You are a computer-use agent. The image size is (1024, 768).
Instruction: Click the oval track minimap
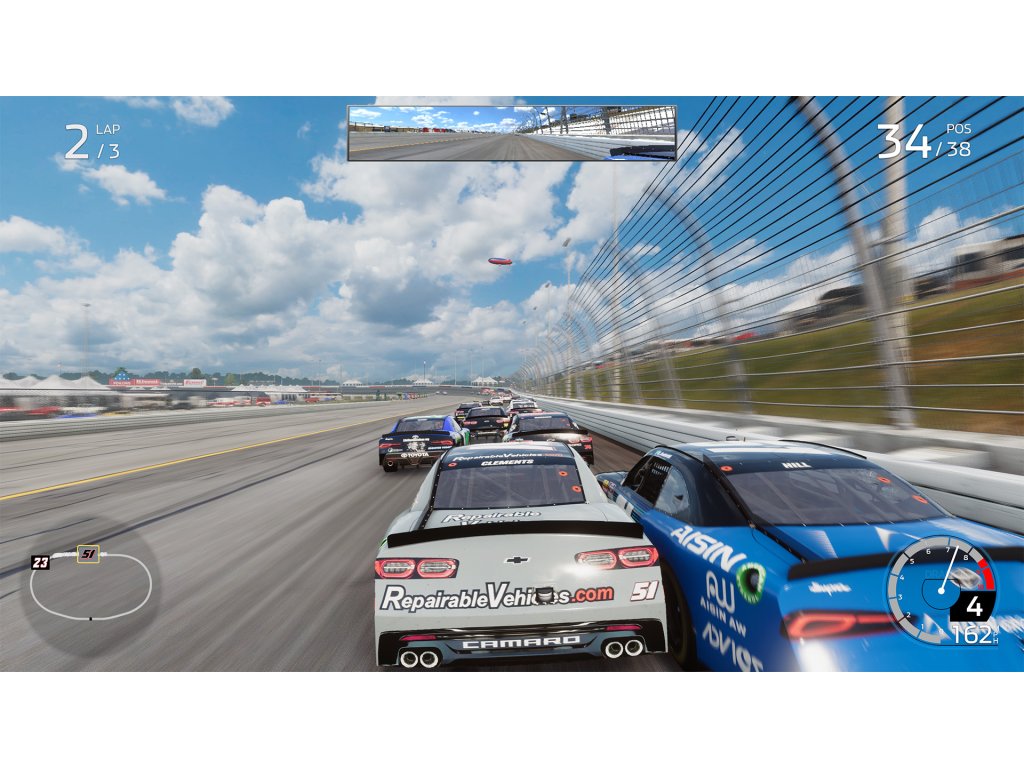[91, 586]
